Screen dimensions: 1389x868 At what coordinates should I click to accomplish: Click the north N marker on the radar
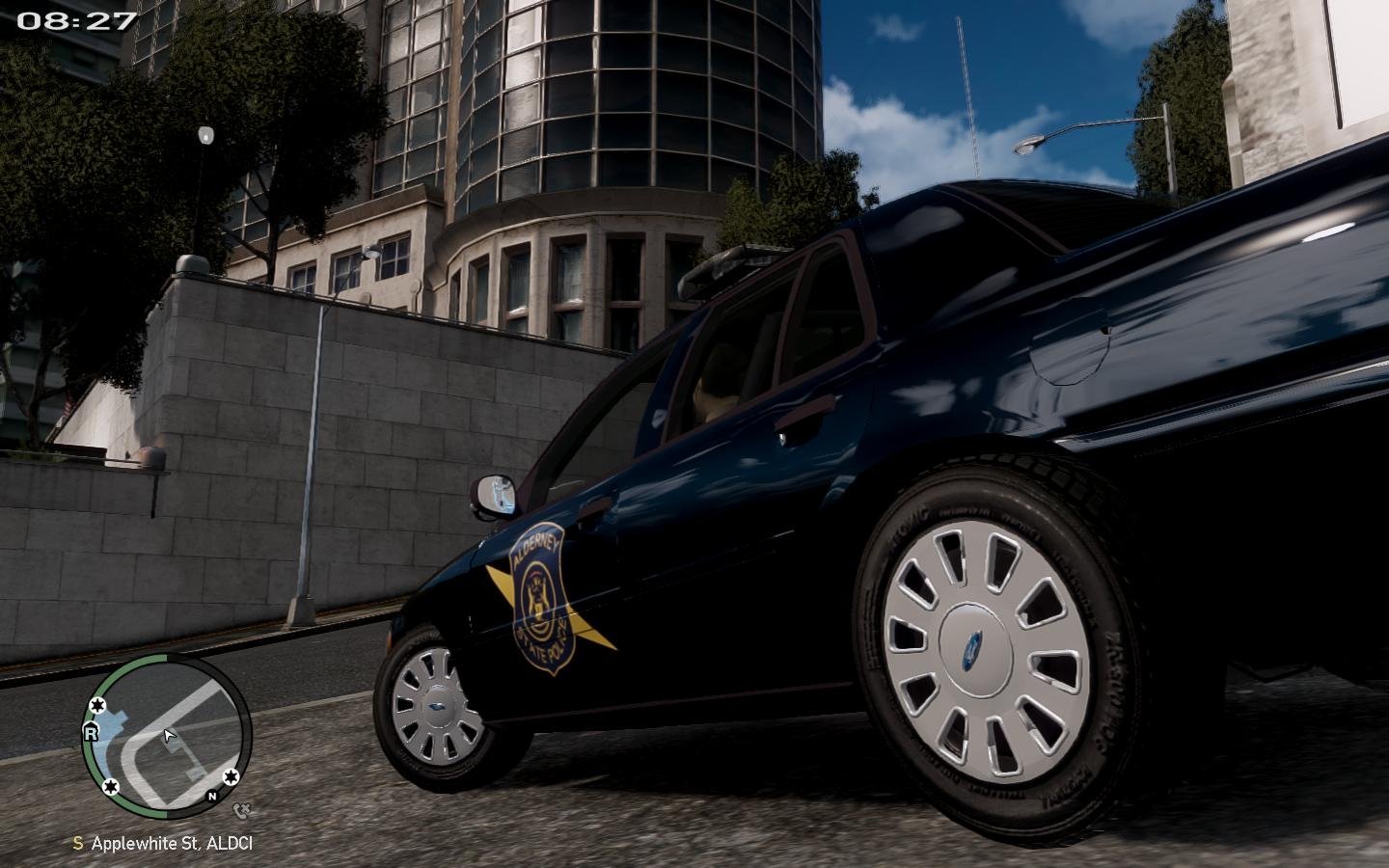212,797
